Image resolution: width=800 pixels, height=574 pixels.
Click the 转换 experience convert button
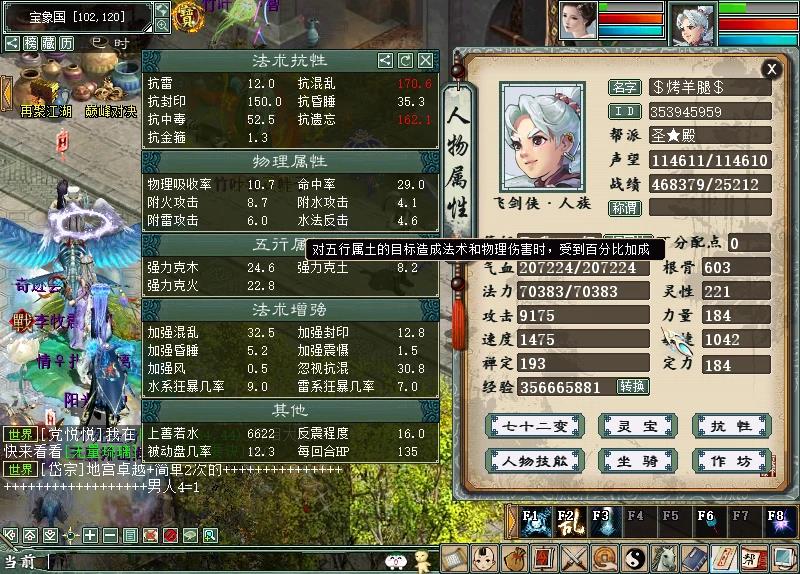click(x=632, y=386)
